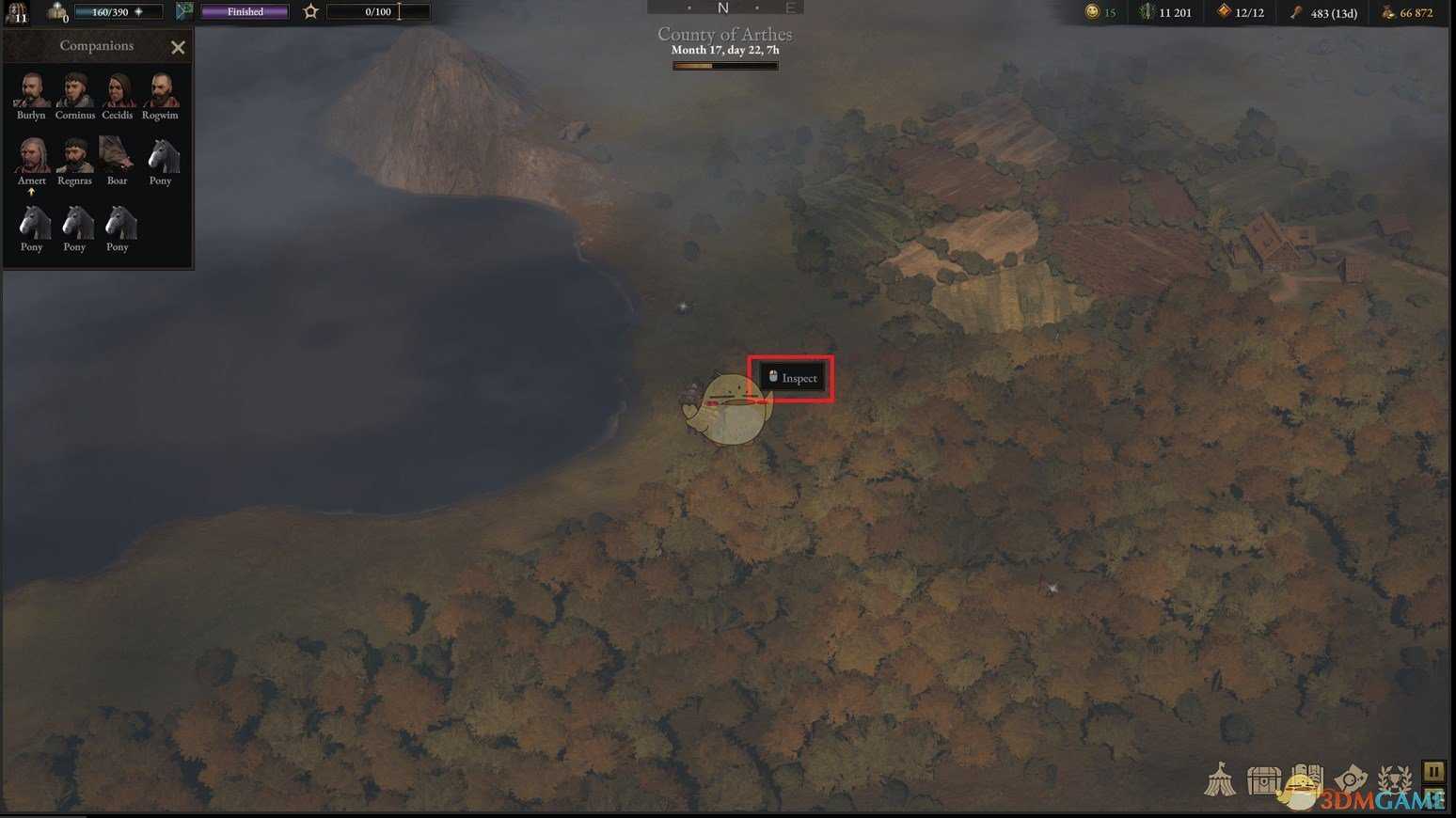1456x818 pixels.
Task: Open the treasure chest inventory
Action: (x=1263, y=780)
